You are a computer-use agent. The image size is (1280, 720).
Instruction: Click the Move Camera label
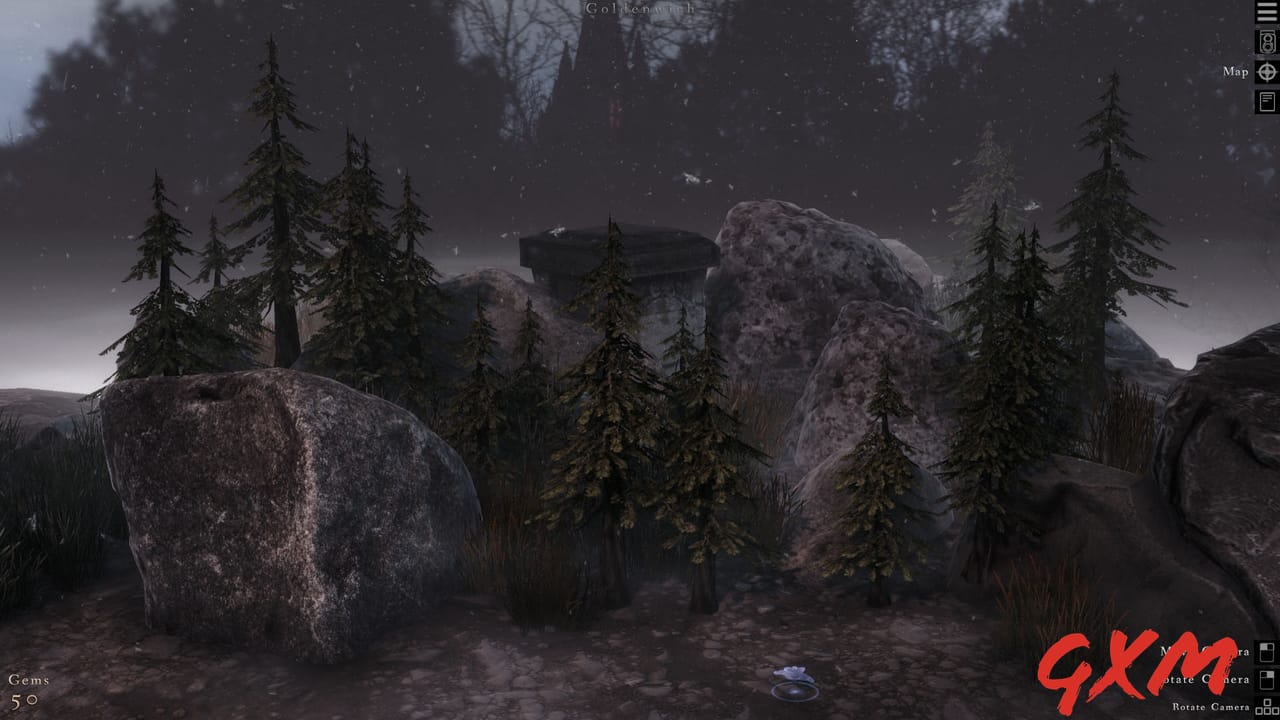(1203, 651)
